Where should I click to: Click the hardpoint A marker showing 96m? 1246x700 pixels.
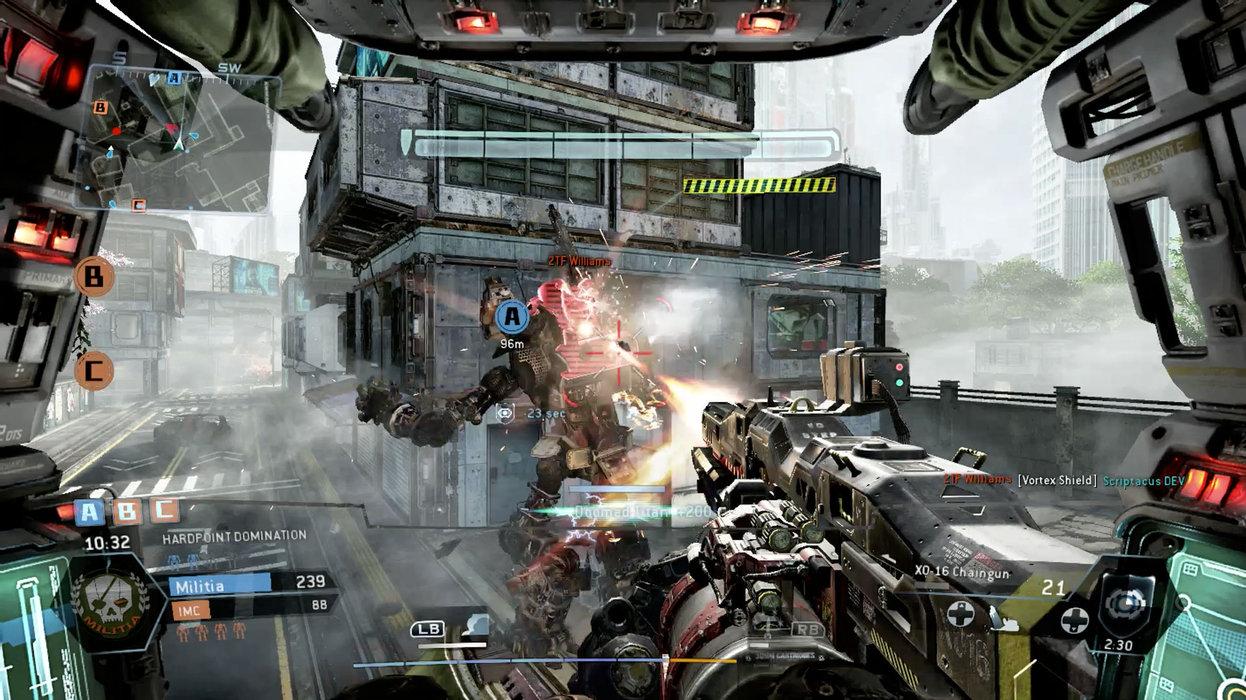pos(512,317)
